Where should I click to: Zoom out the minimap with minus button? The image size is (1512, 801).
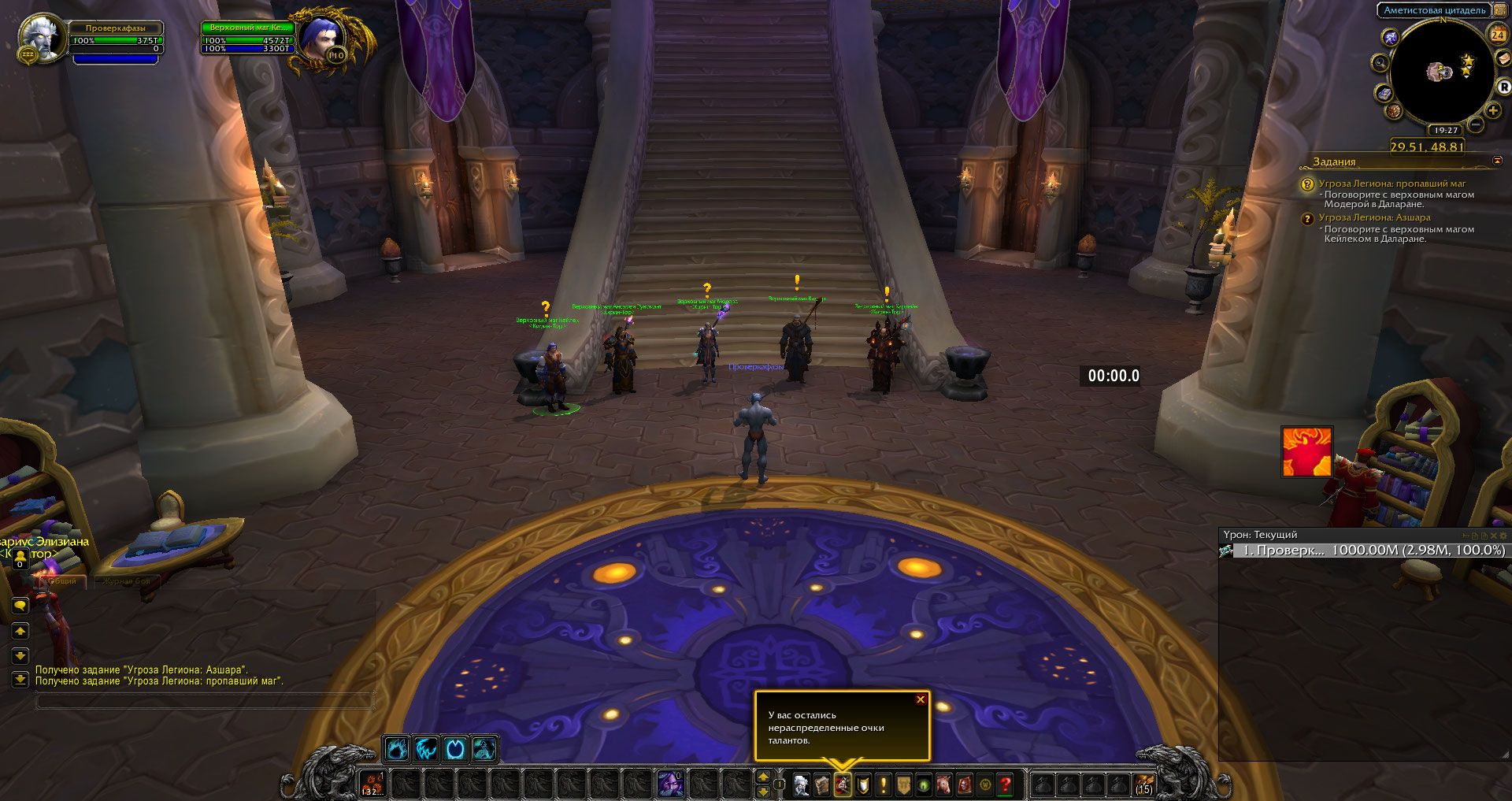[x=1476, y=124]
